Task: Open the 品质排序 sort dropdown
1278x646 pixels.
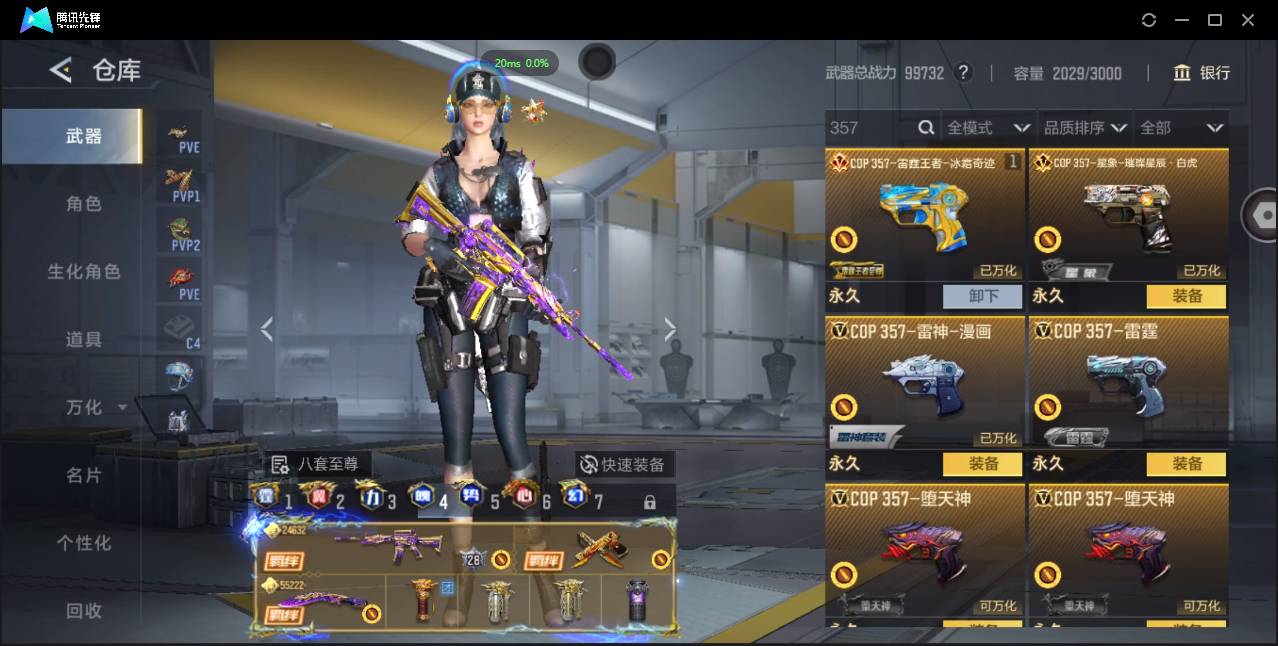Action: tap(1085, 128)
